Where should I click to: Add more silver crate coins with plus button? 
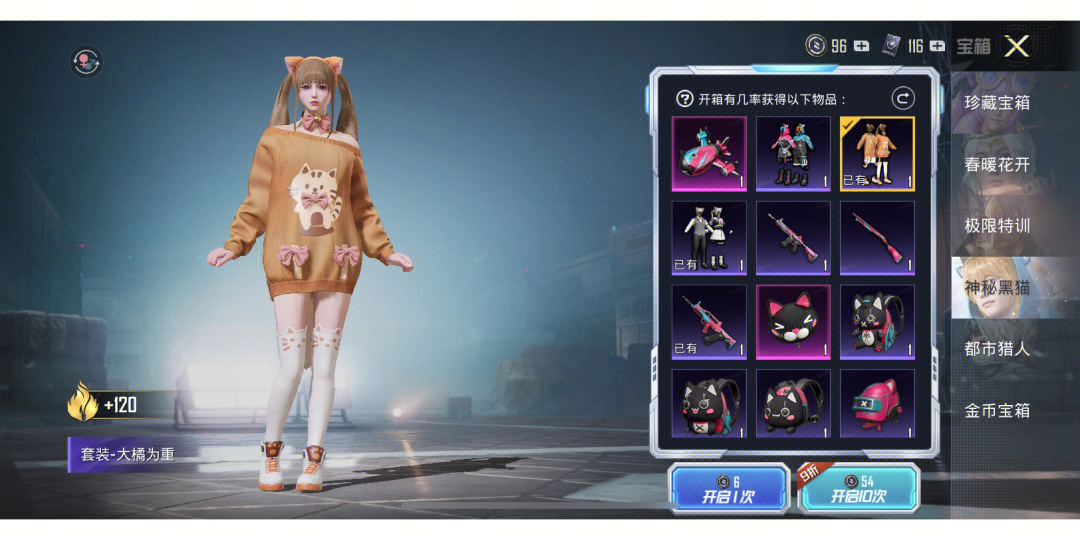[861, 46]
